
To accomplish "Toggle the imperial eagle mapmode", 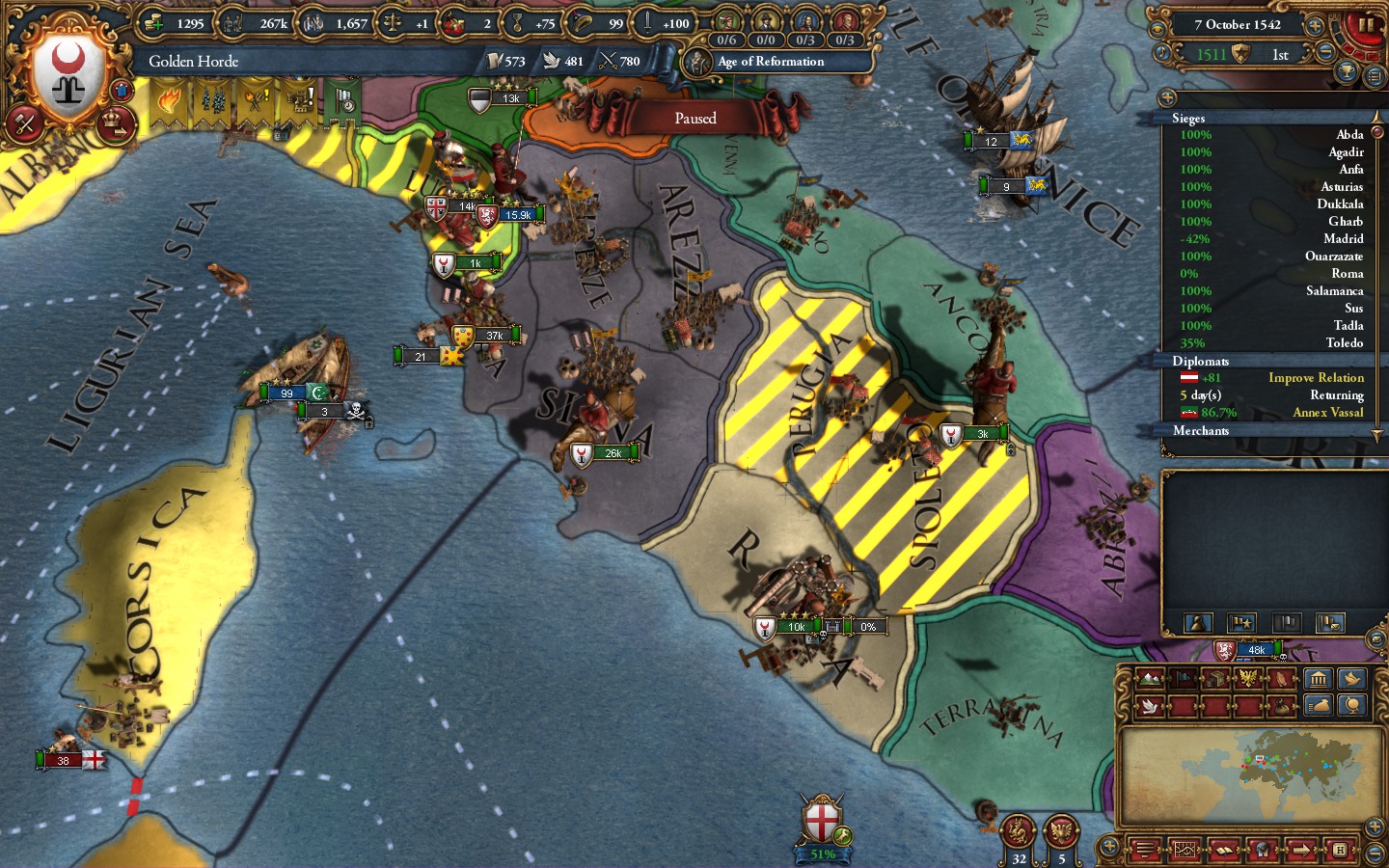I will tap(1248, 678).
